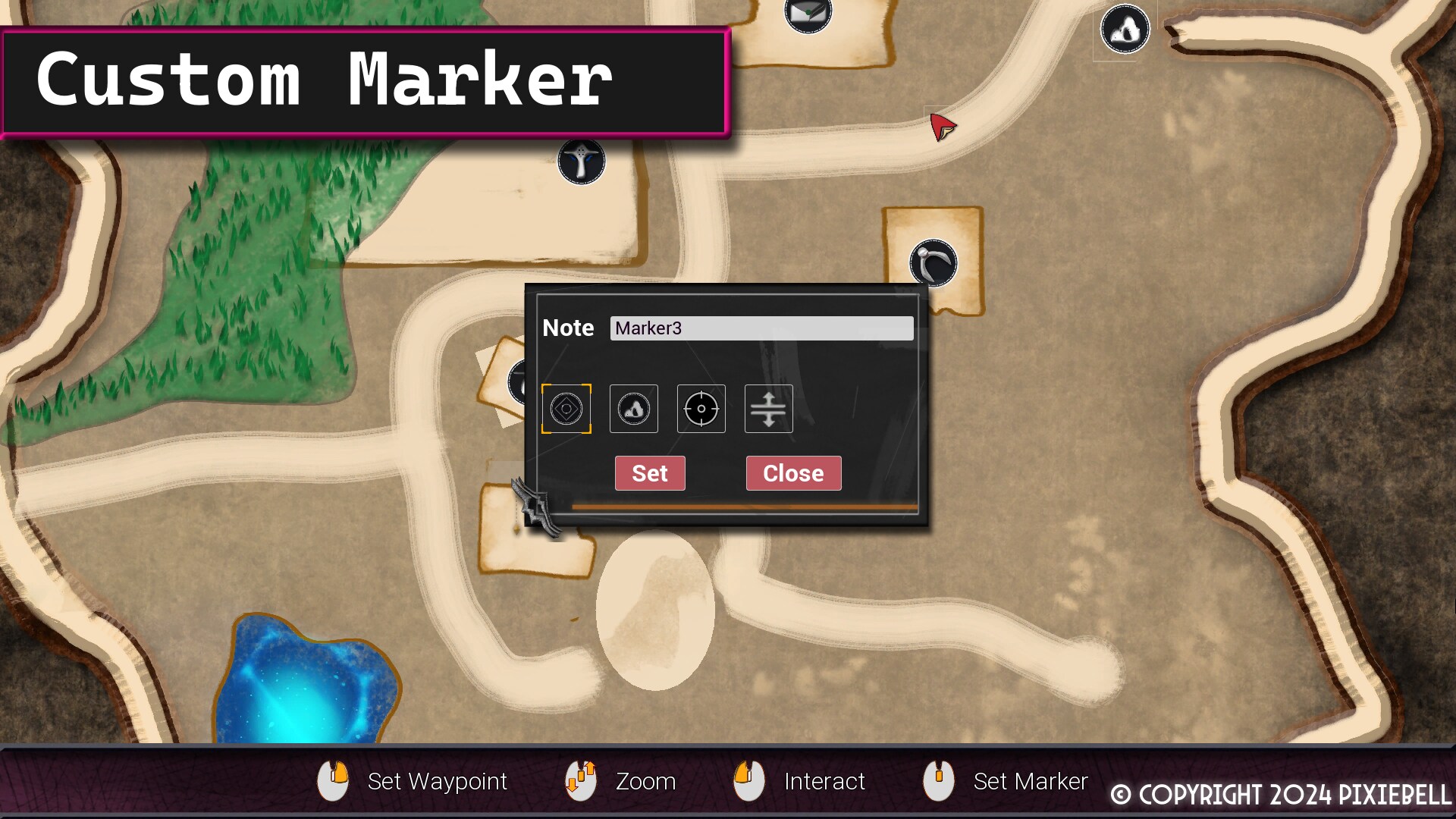Image resolution: width=1456 pixels, height=819 pixels.
Task: Select the diamond marker style icon
Action: (566, 409)
